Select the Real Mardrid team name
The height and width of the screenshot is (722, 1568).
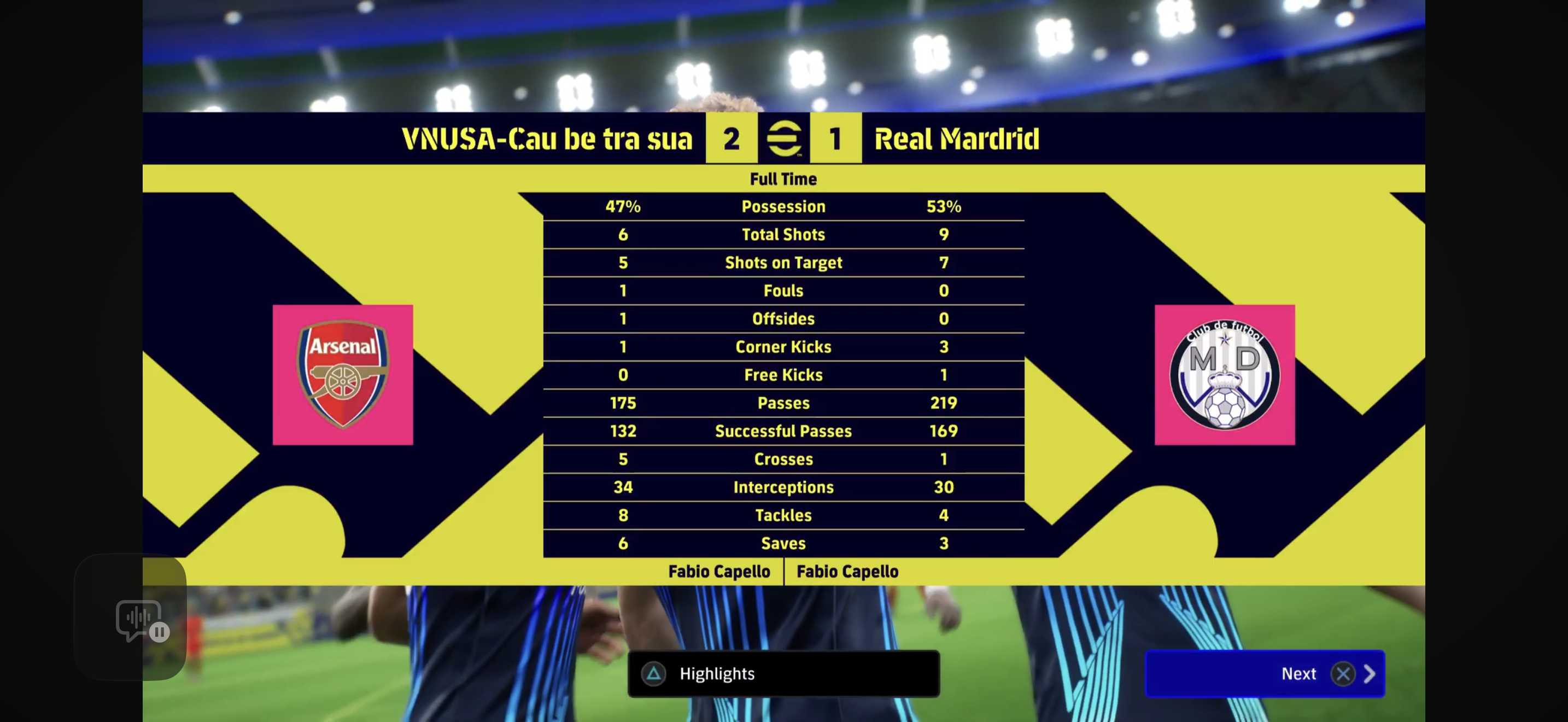(956, 139)
